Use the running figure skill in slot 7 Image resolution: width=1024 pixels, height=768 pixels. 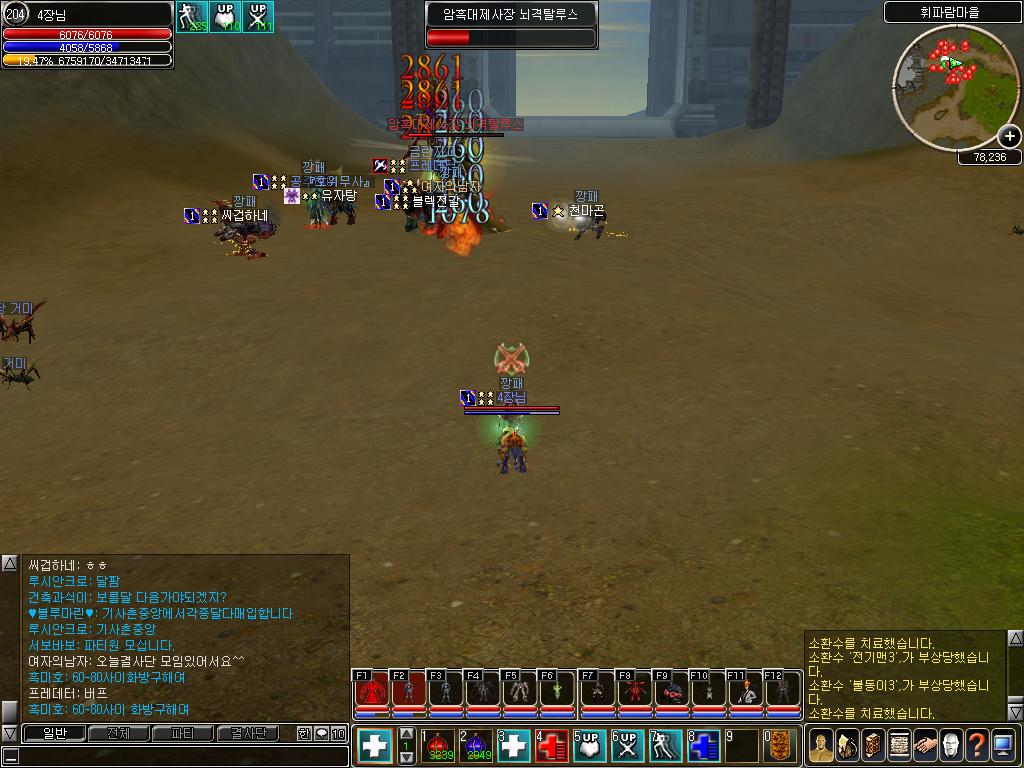[667, 746]
